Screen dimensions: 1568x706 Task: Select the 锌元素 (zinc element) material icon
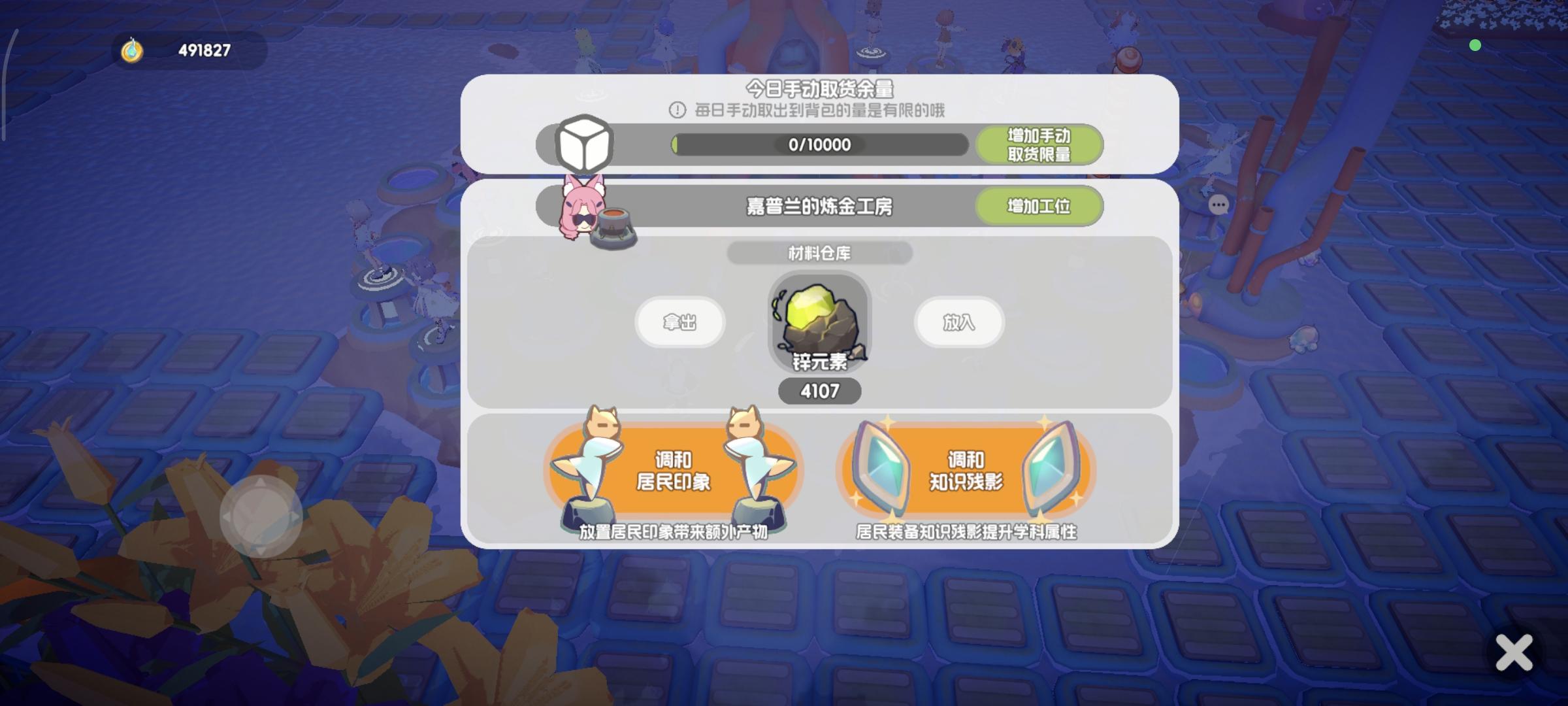point(819,323)
